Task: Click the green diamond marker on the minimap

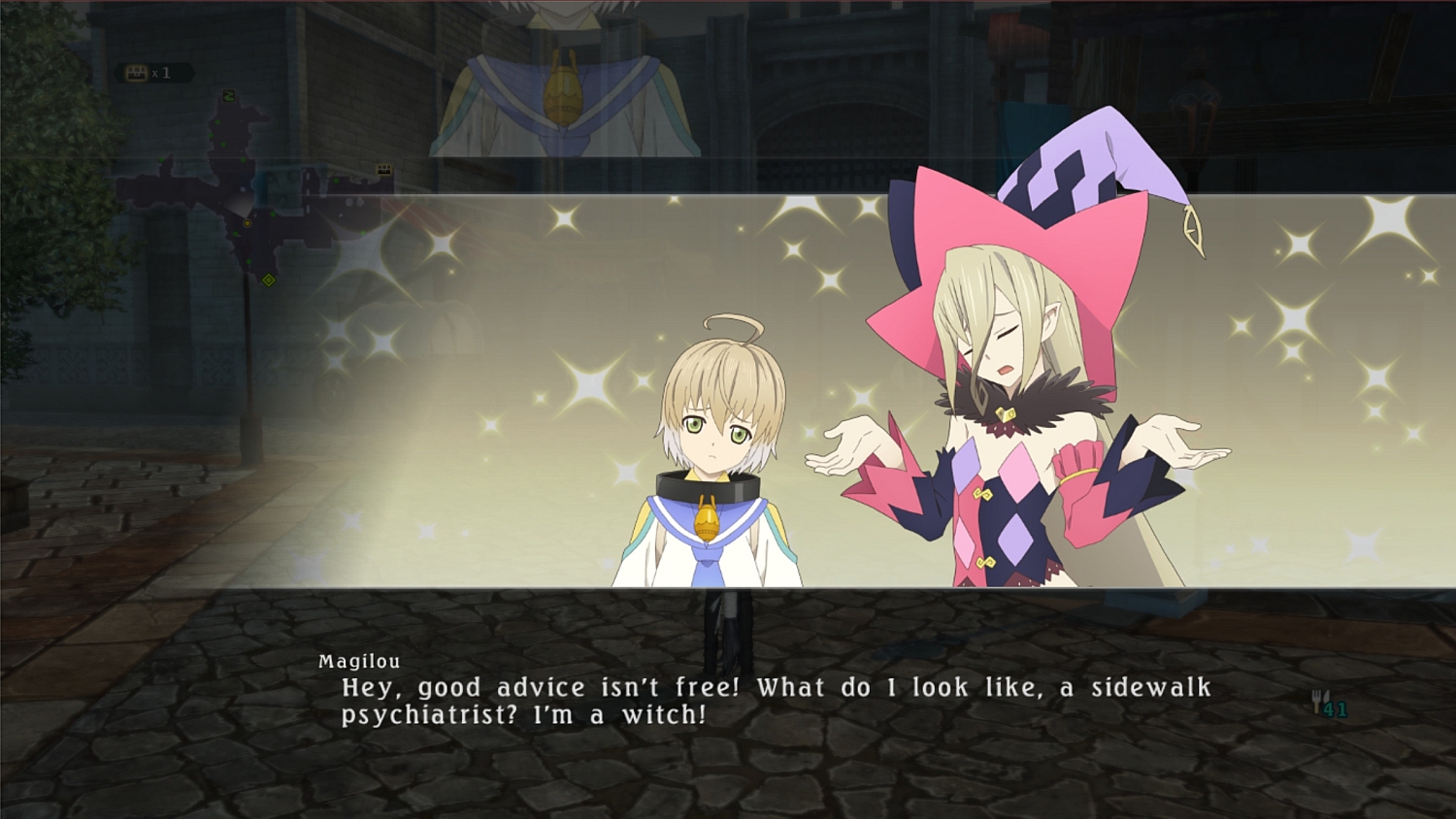Action: [269, 280]
